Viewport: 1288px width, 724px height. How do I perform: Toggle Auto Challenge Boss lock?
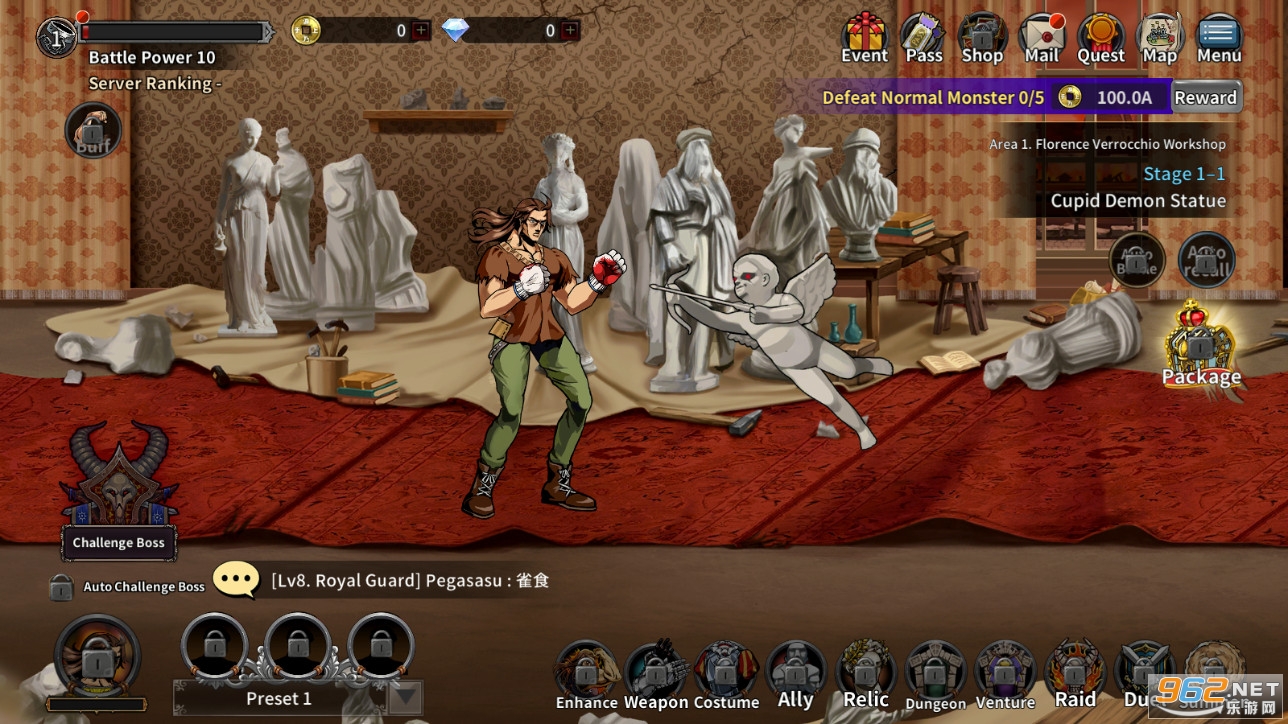pos(61,587)
